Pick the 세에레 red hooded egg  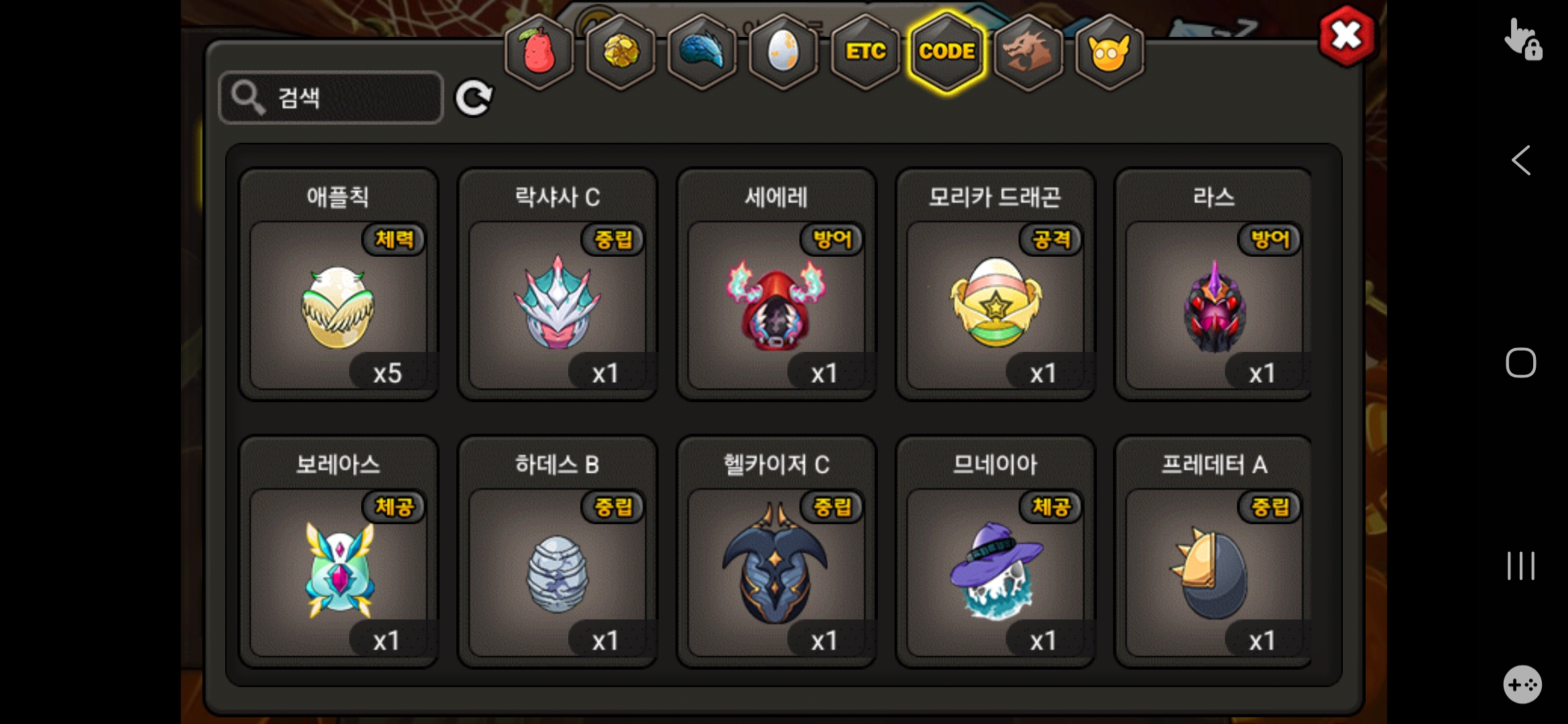coord(776,305)
